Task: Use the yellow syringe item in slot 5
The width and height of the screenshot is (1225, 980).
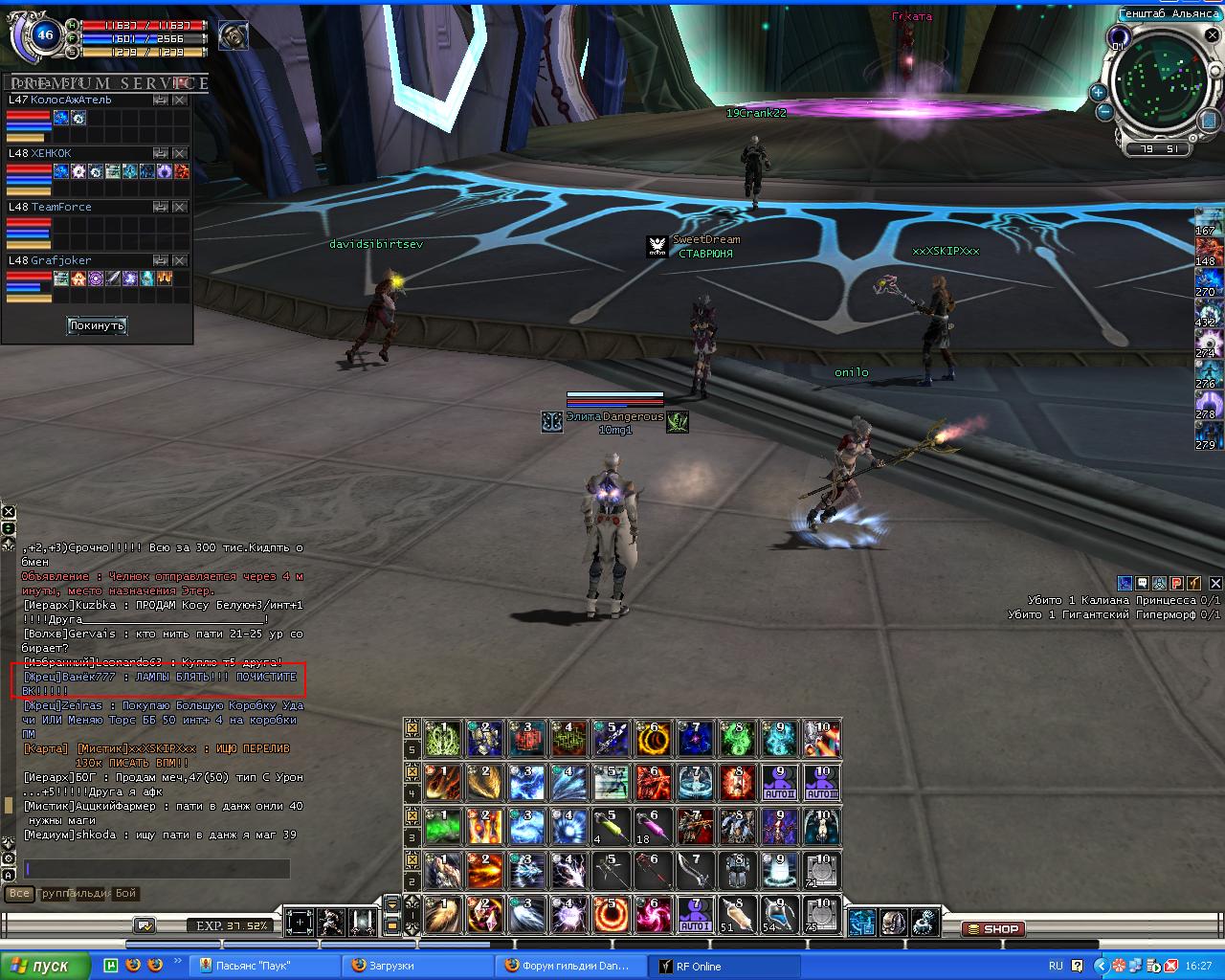Action: (611, 827)
